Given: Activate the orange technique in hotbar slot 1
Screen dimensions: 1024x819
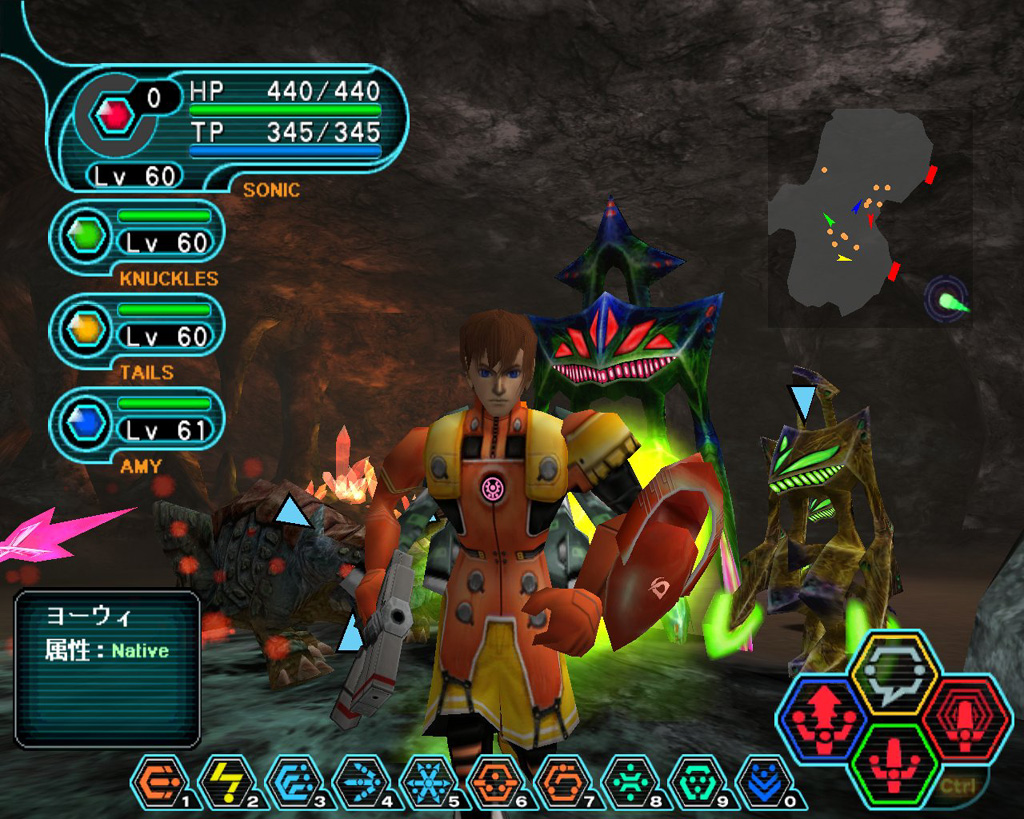Looking at the screenshot, I should pos(159,781).
